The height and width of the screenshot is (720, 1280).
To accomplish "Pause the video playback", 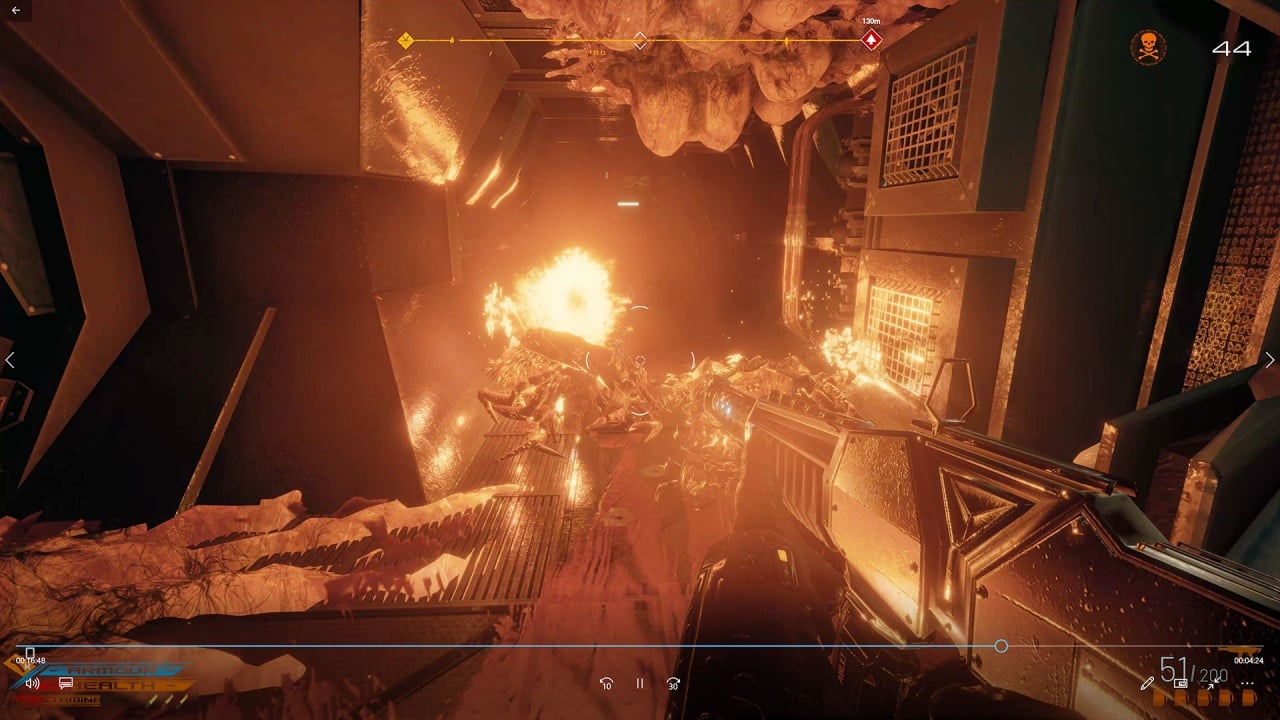I will 640,683.
